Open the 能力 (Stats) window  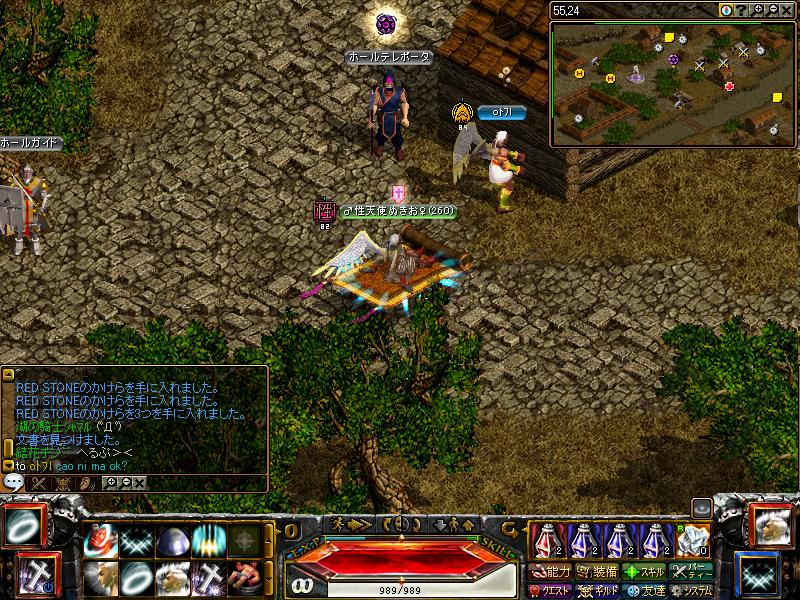coord(549,573)
